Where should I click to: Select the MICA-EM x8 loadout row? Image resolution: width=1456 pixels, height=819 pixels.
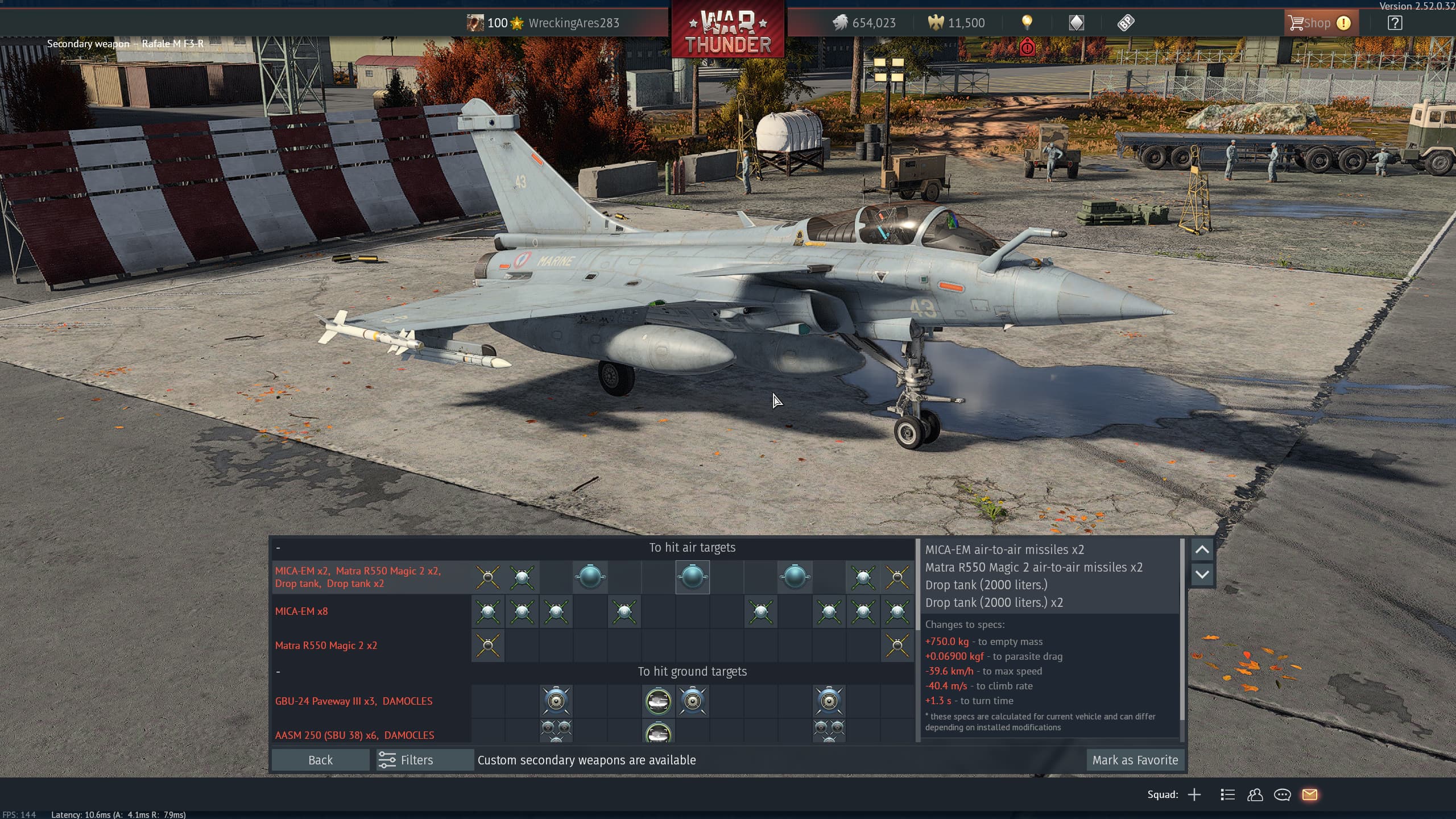(x=301, y=611)
